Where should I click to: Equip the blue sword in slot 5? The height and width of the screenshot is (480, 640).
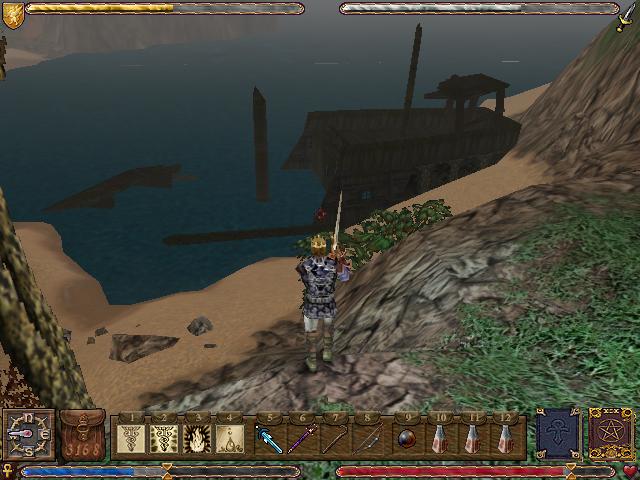point(269,437)
